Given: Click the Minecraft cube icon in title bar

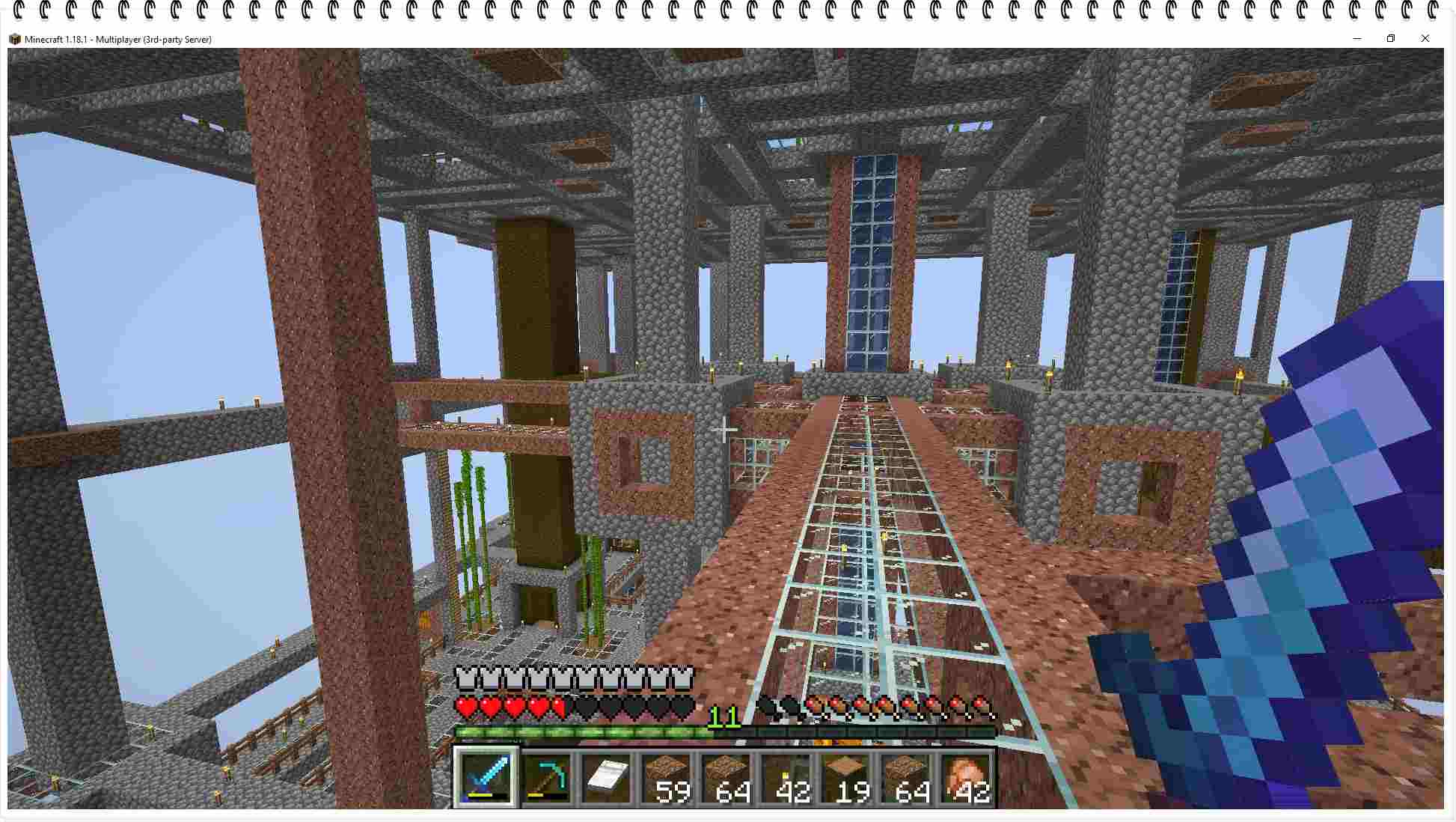Looking at the screenshot, I should (x=16, y=39).
